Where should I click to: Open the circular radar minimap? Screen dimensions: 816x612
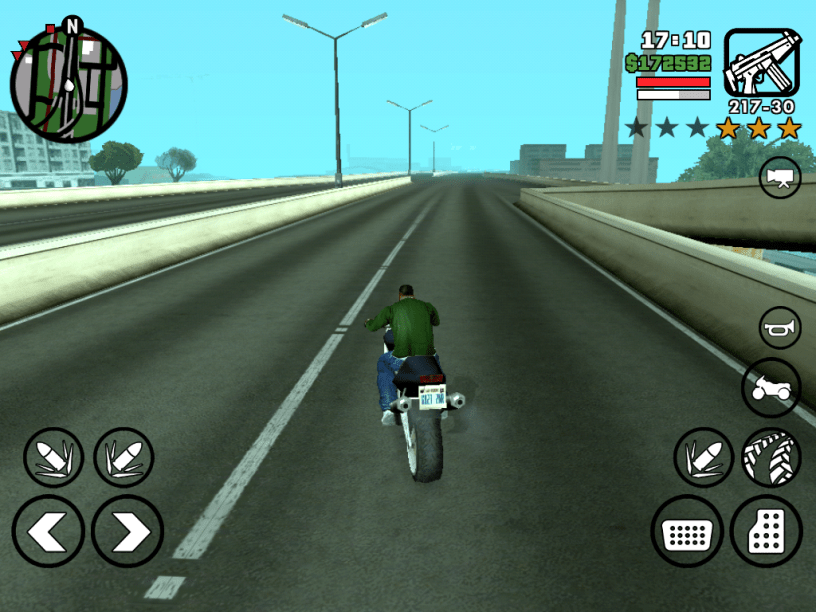coord(68,84)
